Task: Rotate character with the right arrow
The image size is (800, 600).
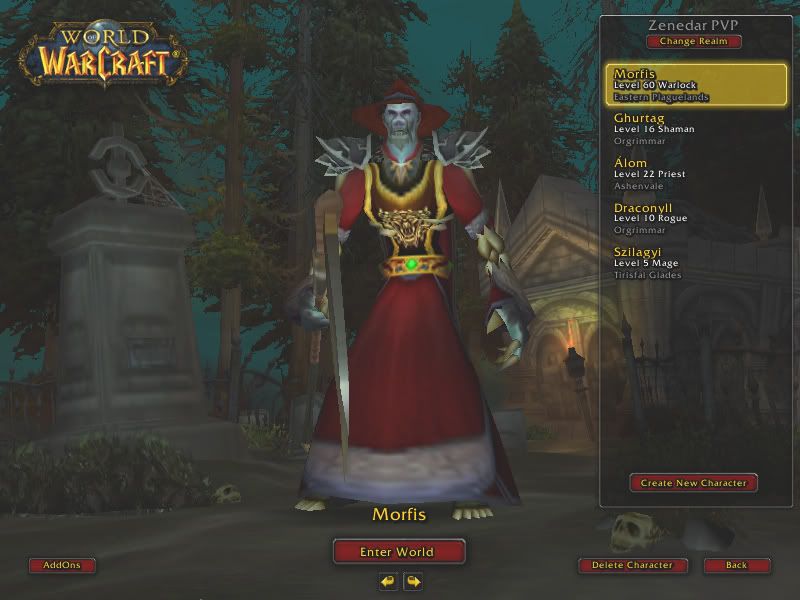Action: tap(412, 580)
